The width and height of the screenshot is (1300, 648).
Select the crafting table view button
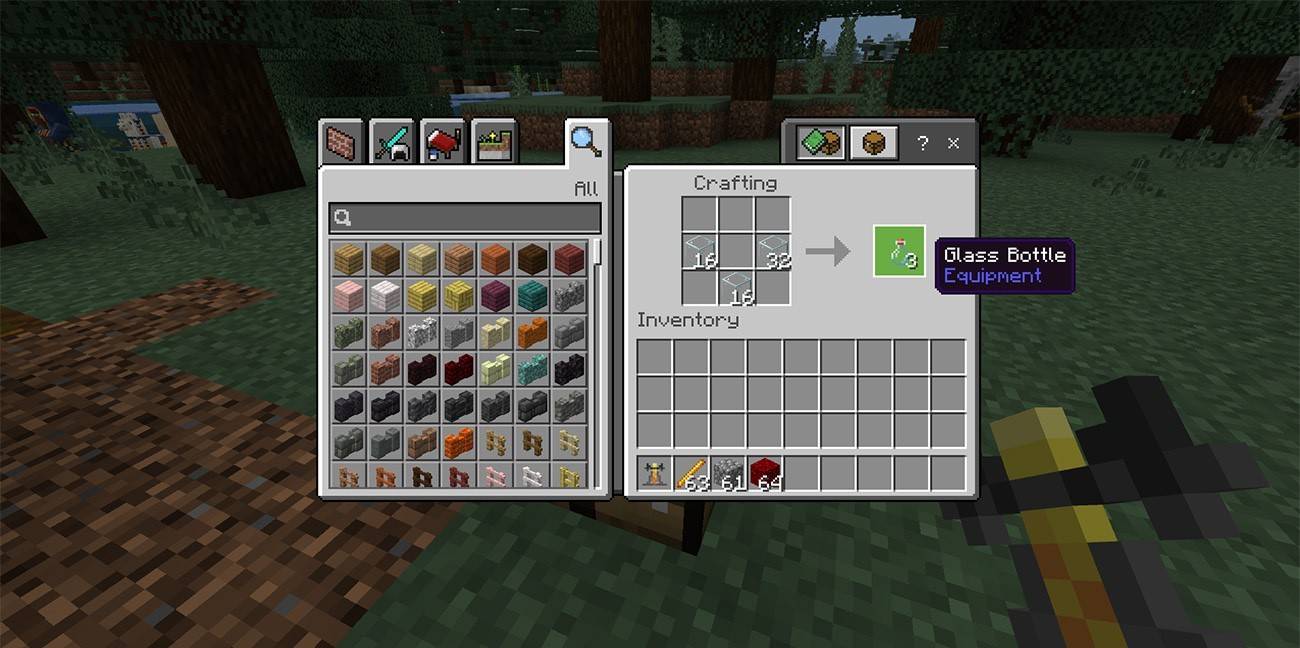point(873,143)
